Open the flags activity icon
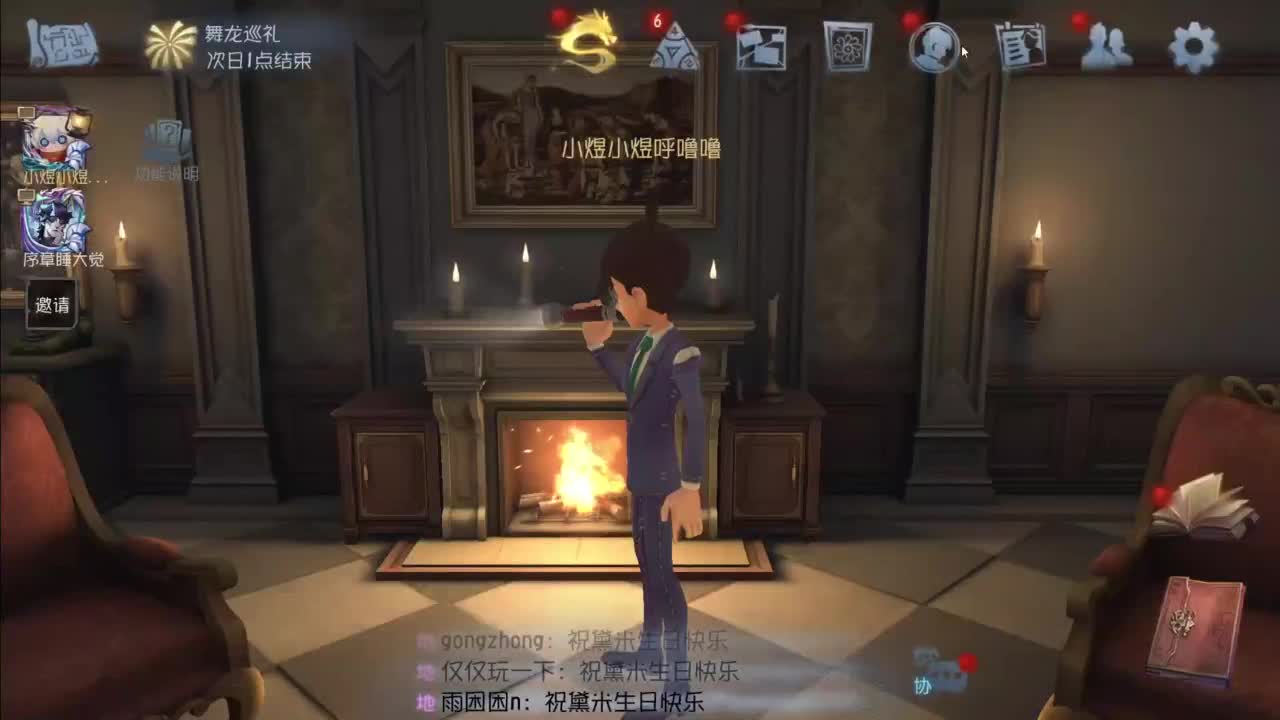Image resolution: width=1280 pixels, height=720 pixels. [x=760, y=45]
